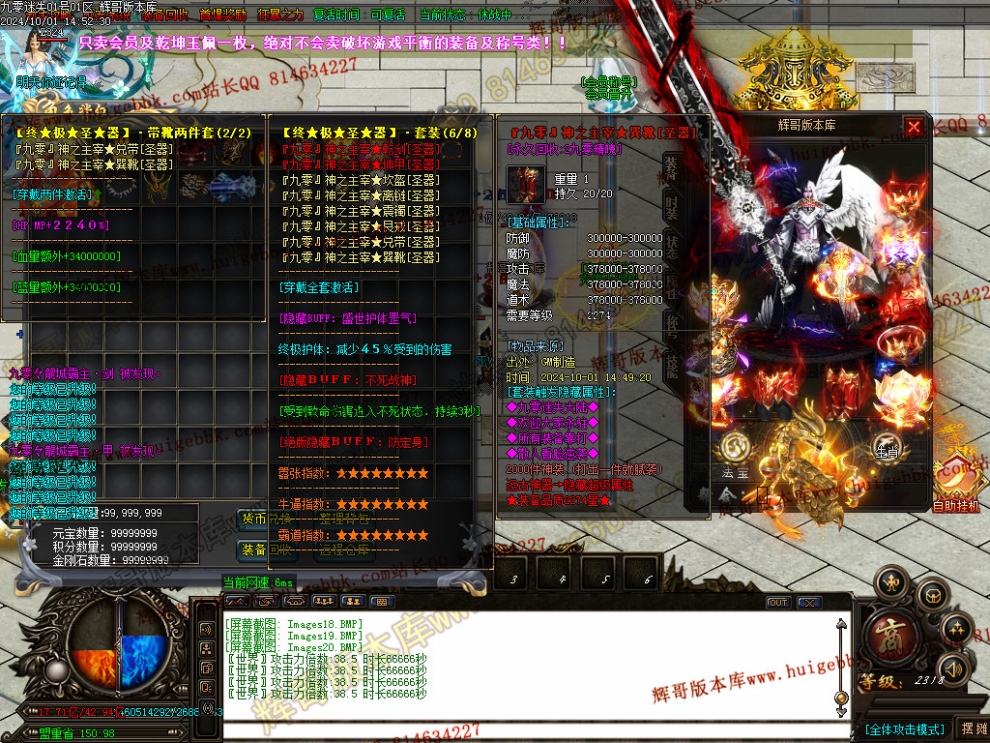990x743 pixels.
Task: Open the 技能 (skills) tab
Action: (672, 362)
